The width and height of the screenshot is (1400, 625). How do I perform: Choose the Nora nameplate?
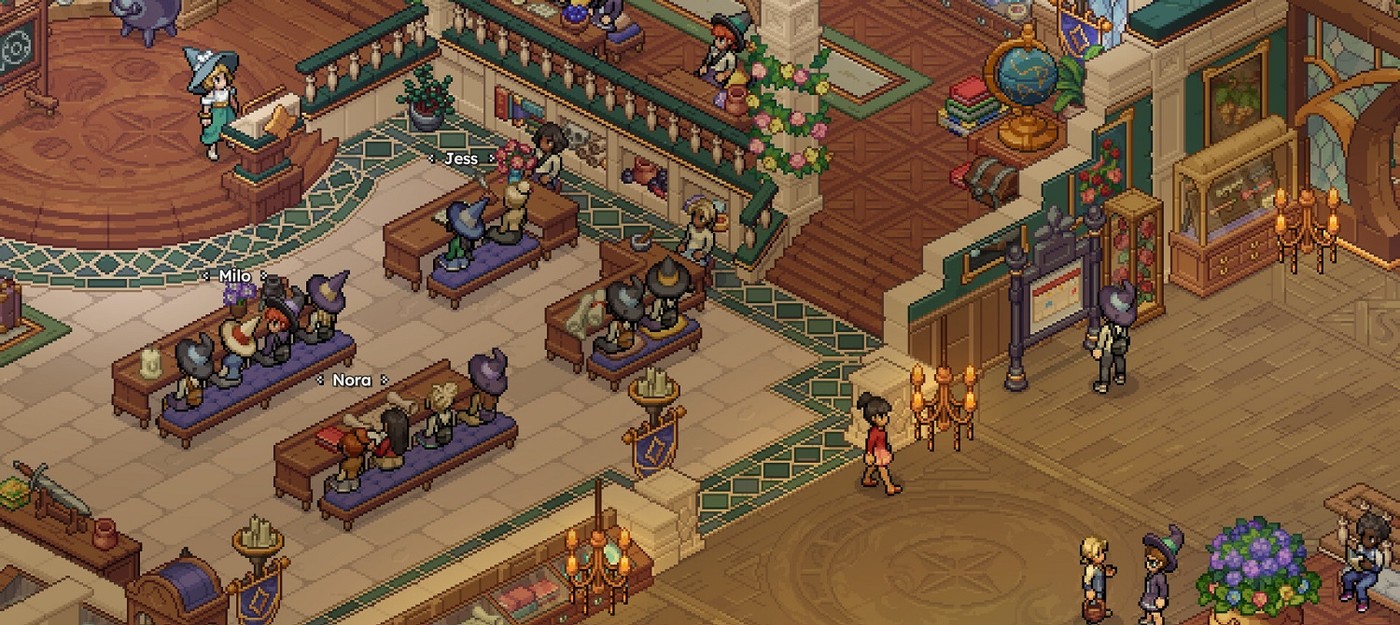coord(351,380)
